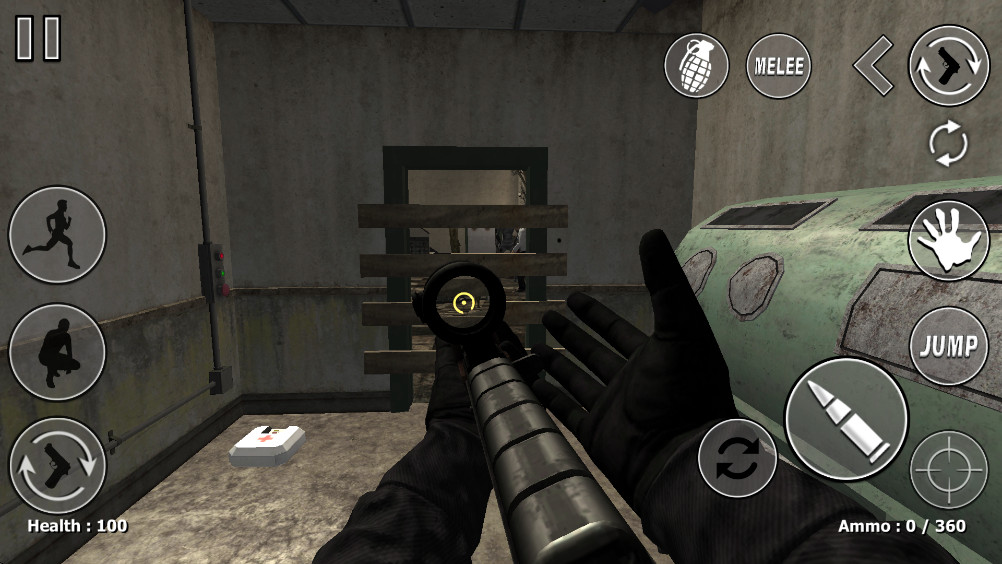Image resolution: width=1002 pixels, height=564 pixels.
Task: Fire the weapon with the bullet button
Action: pos(846,418)
